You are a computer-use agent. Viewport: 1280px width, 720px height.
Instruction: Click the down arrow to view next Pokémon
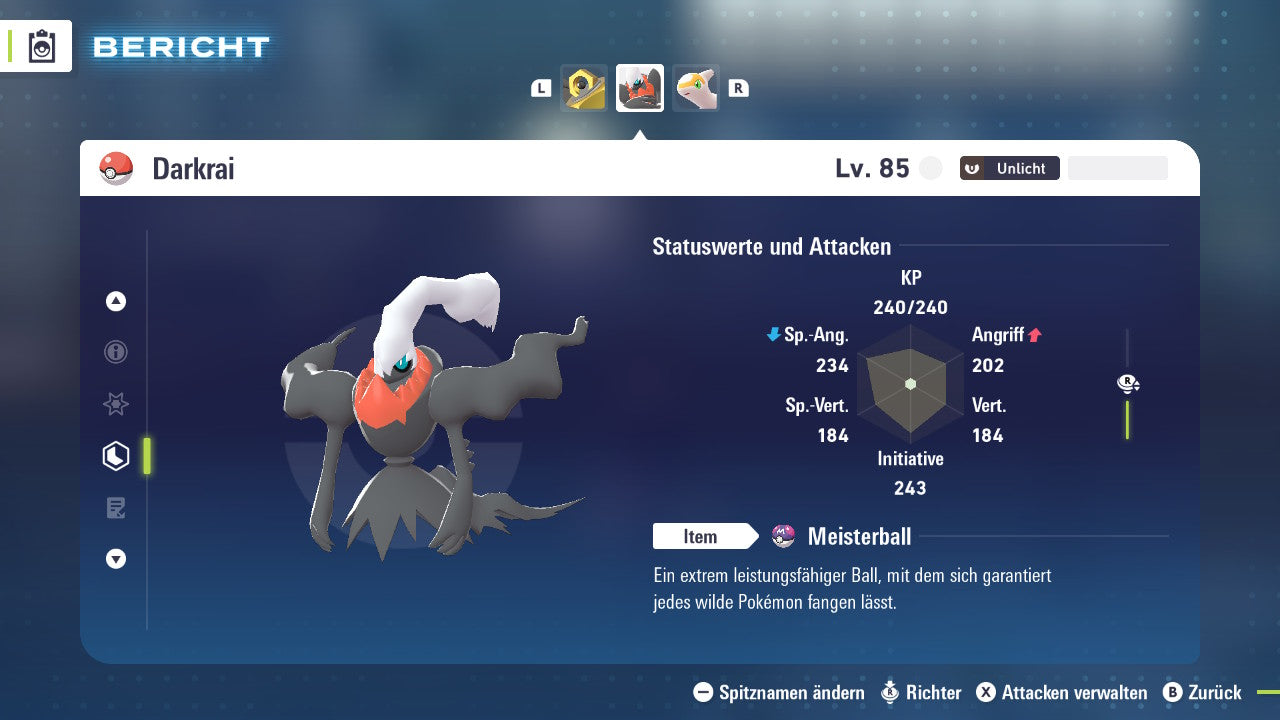pos(115,559)
